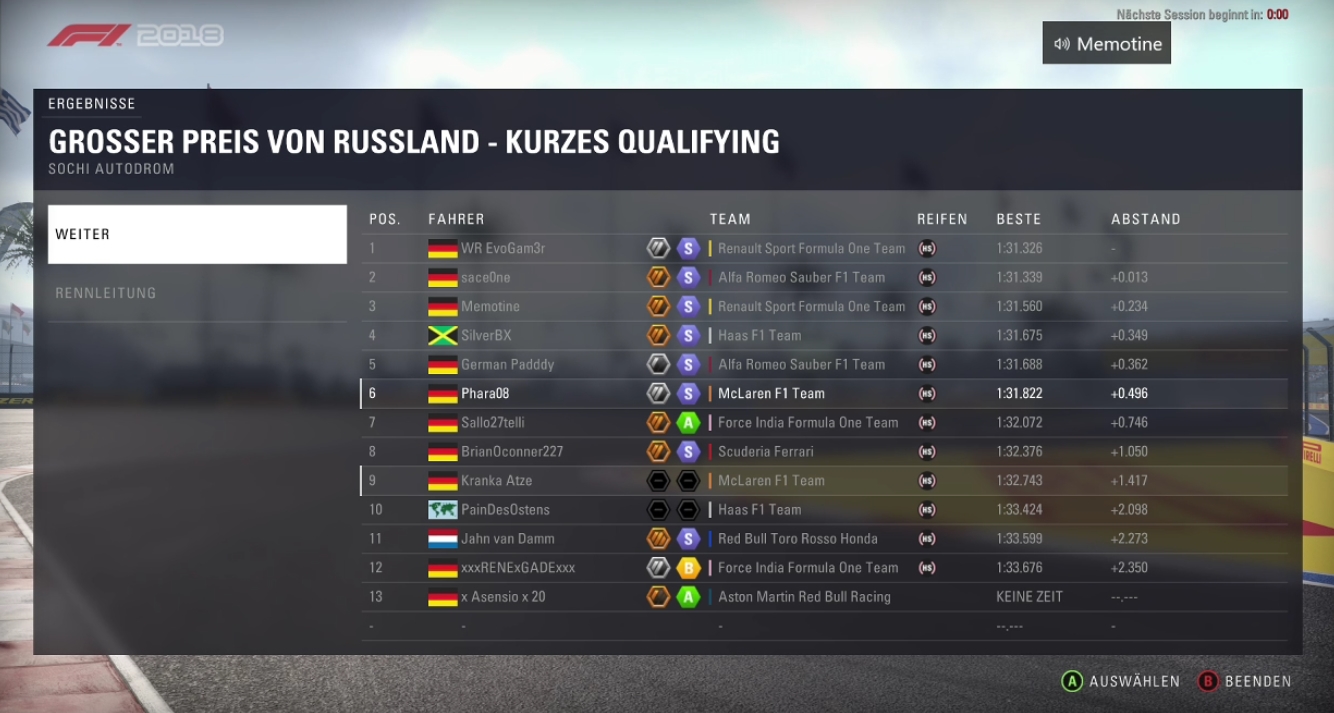Highlight the Phara08 result row
Image resolution: width=1334 pixels, height=713 pixels.
[485, 393]
